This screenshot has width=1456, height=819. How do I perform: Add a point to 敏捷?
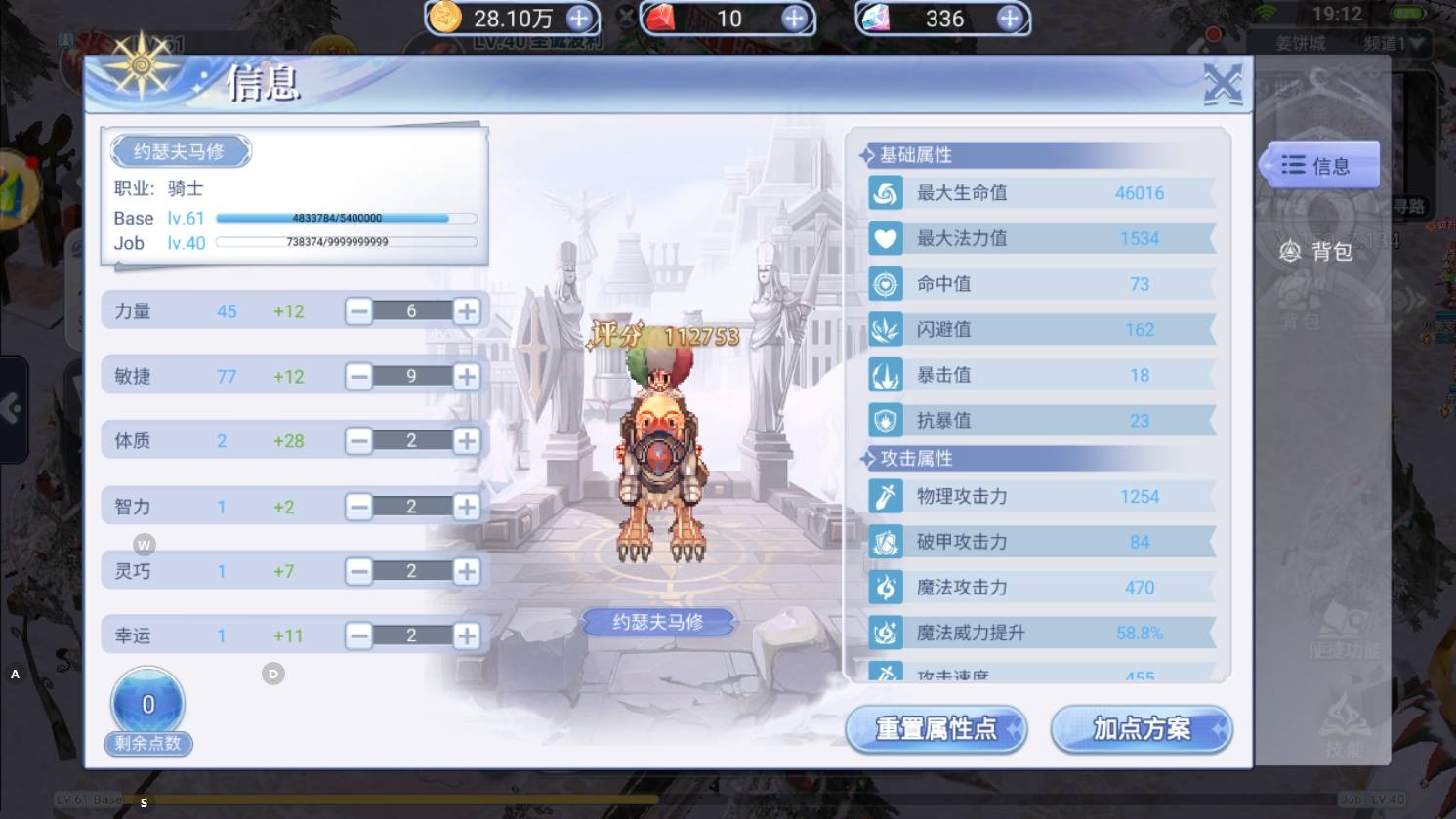click(467, 376)
